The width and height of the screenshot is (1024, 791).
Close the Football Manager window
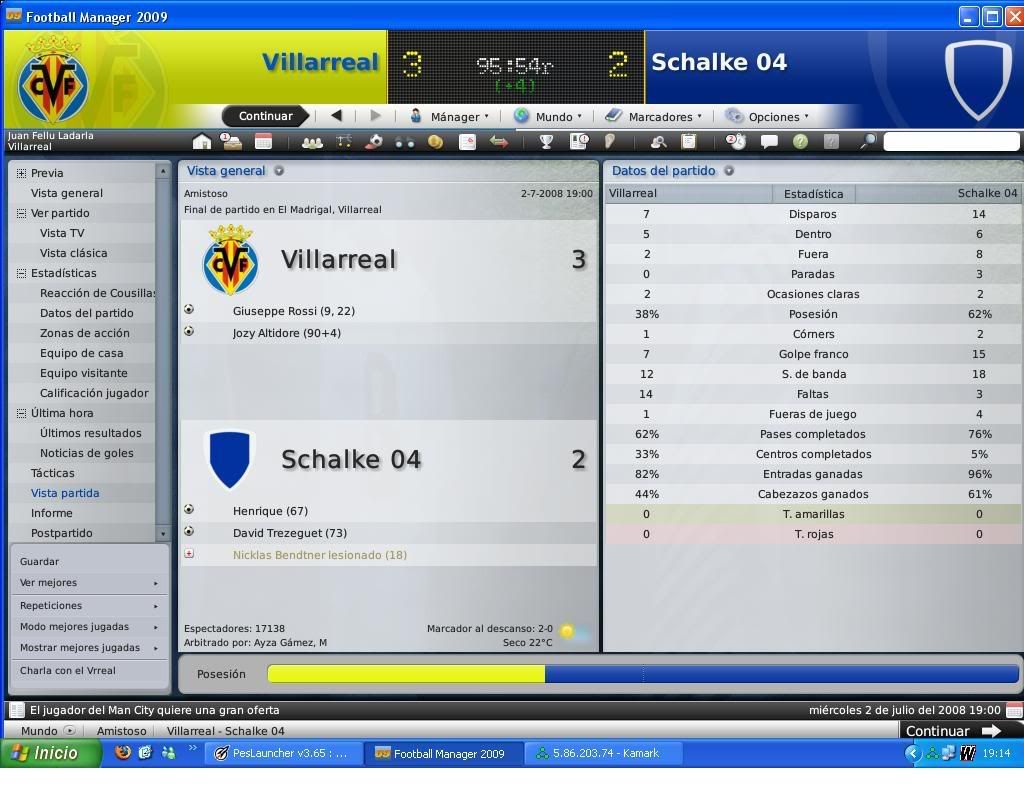[x=1012, y=16]
